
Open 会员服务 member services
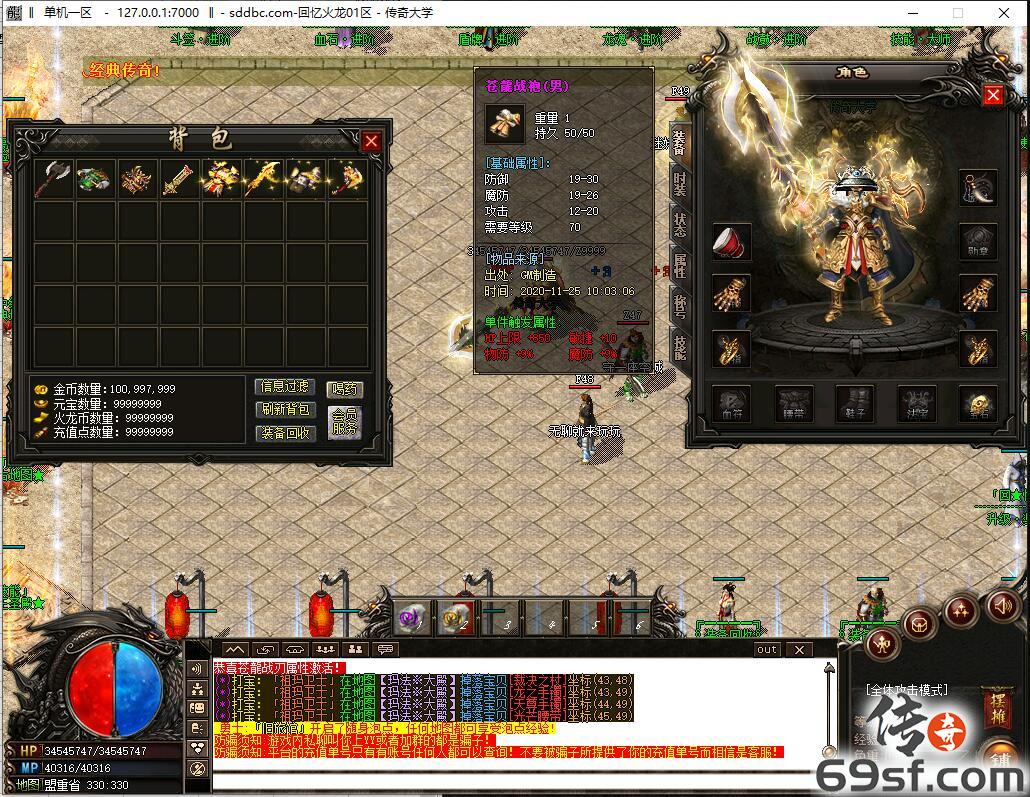pos(345,422)
